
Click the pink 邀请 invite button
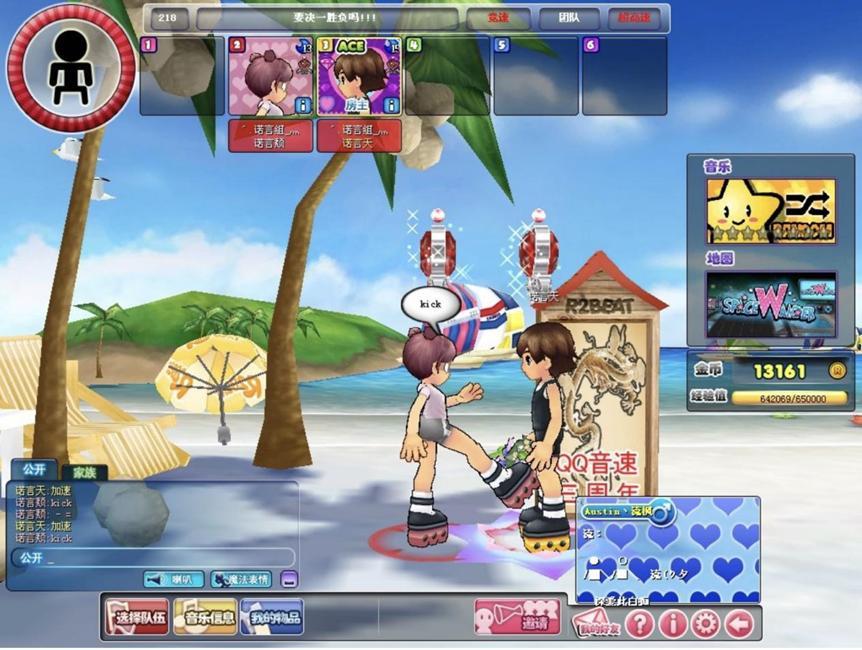(x=517, y=617)
